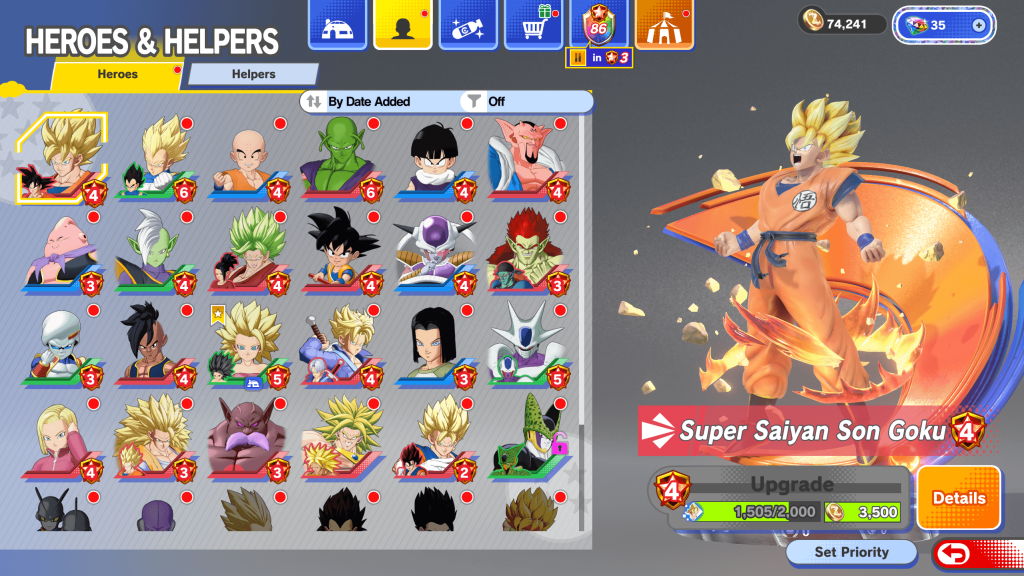Upgrade the hero for 3,500 coins
1024x576 pixels.
(x=862, y=512)
